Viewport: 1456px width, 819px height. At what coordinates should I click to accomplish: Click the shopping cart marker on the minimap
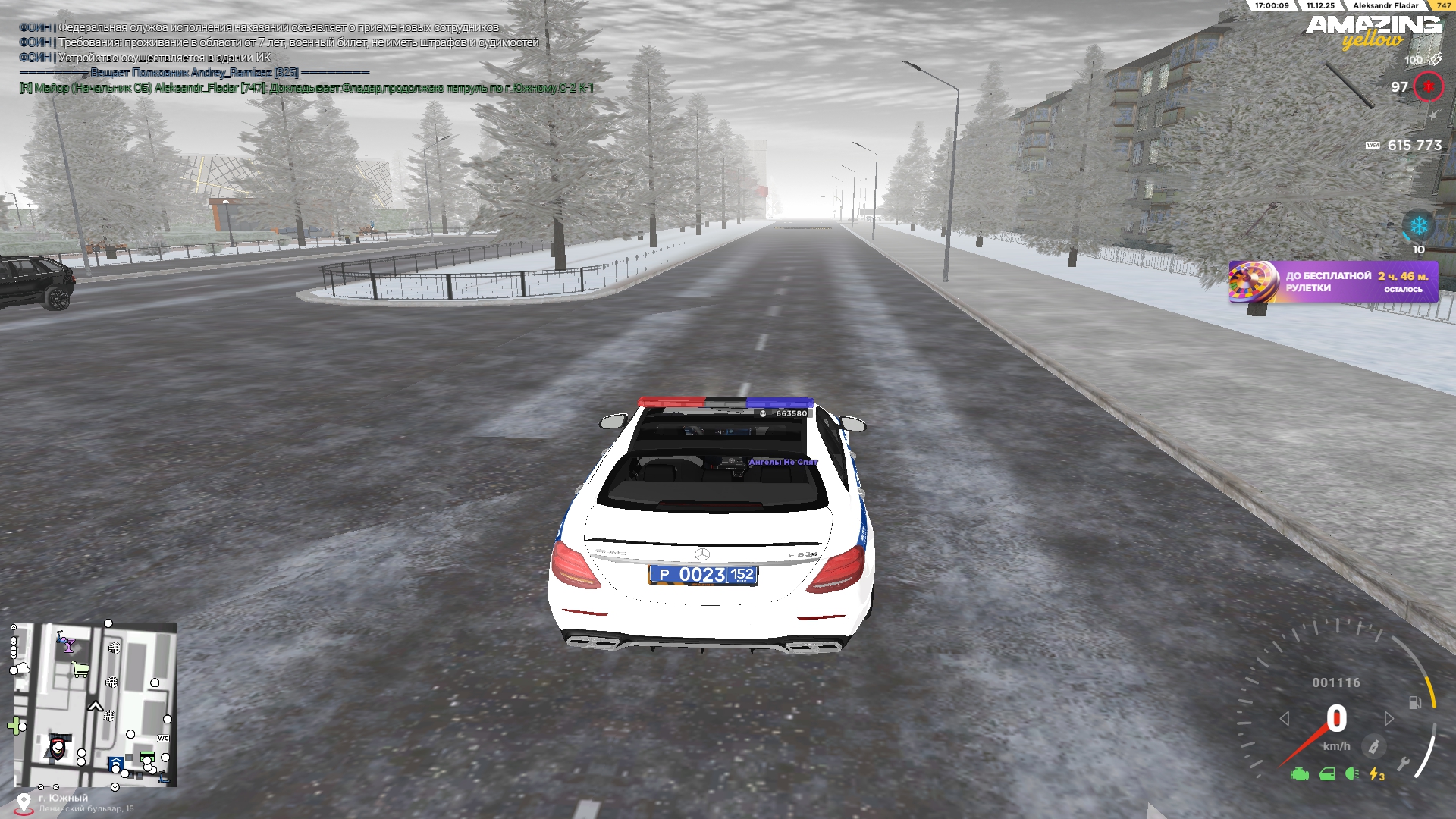coord(80,669)
